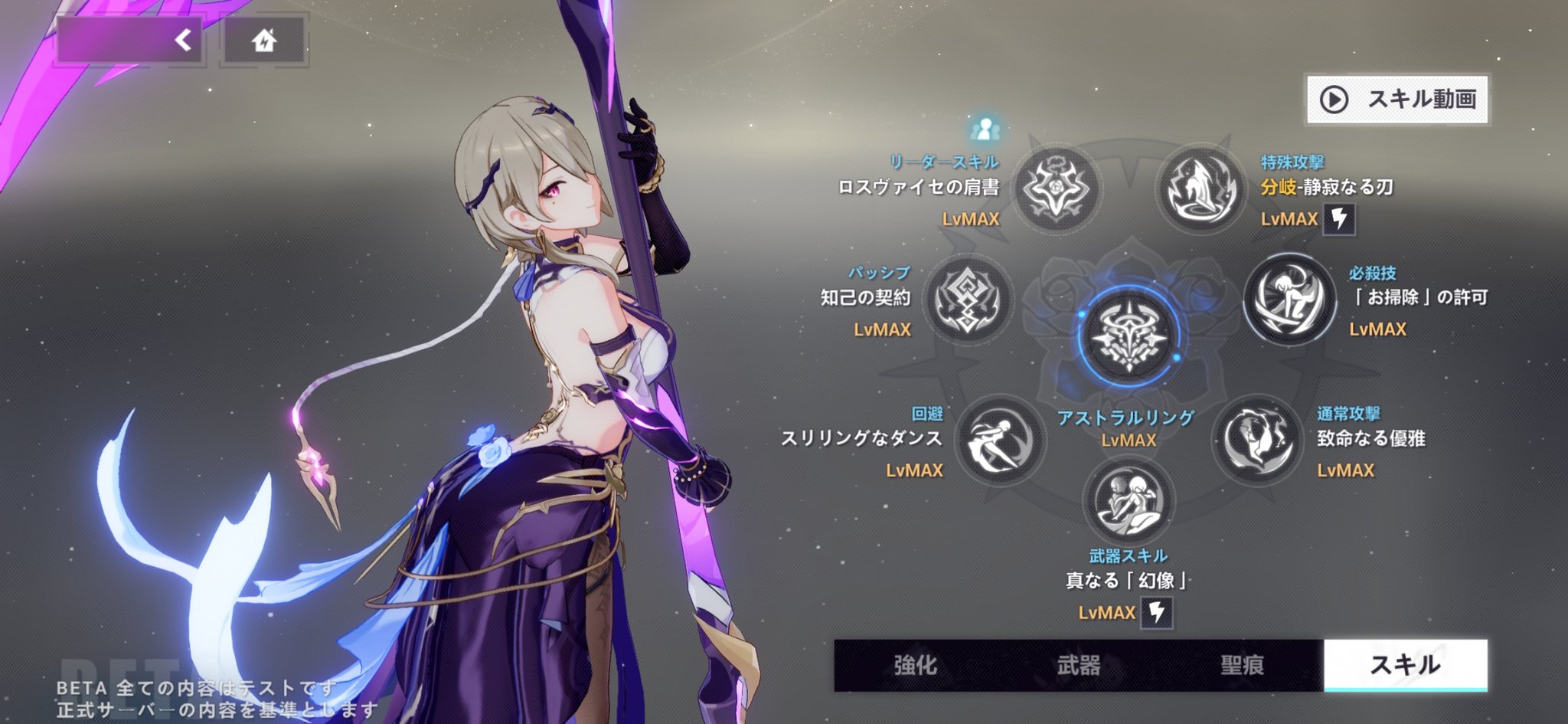
Task: Select the 必殺技 ultimate skill icon
Action: [1289, 300]
